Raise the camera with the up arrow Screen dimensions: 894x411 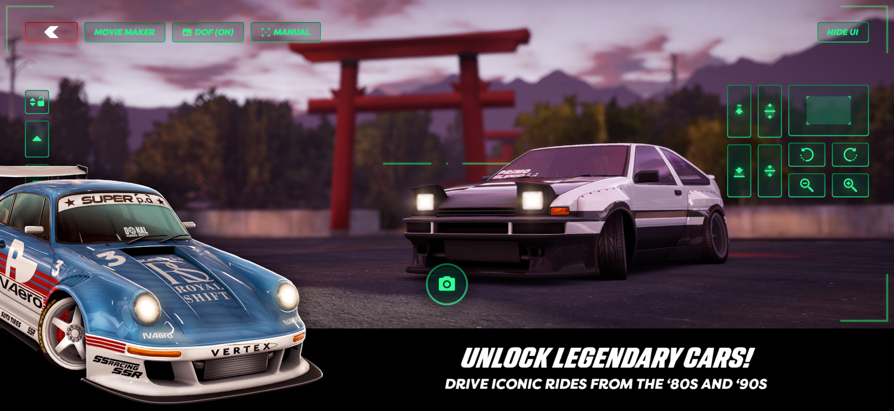click(x=37, y=139)
